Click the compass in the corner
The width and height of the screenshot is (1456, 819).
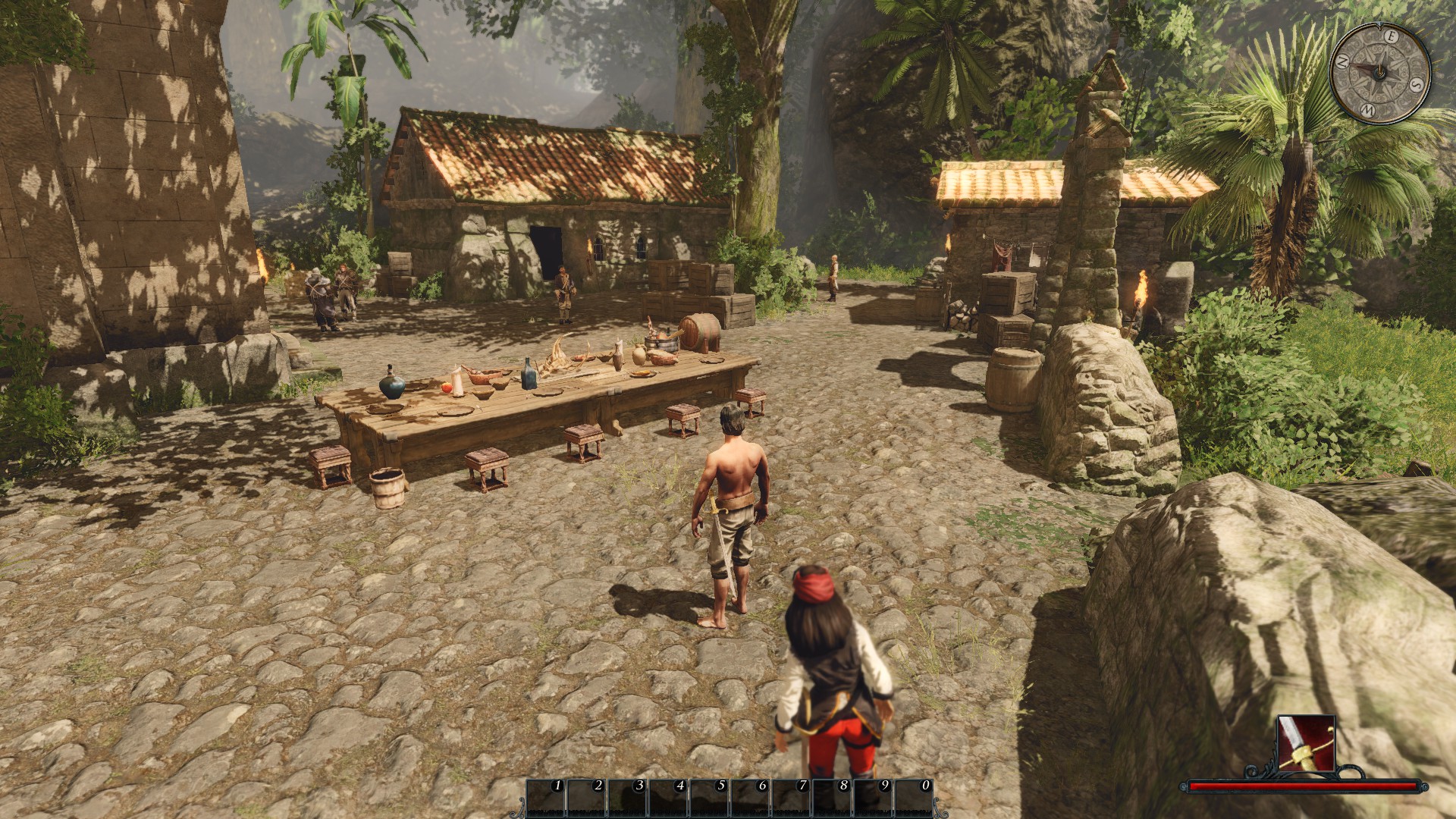tap(1379, 72)
